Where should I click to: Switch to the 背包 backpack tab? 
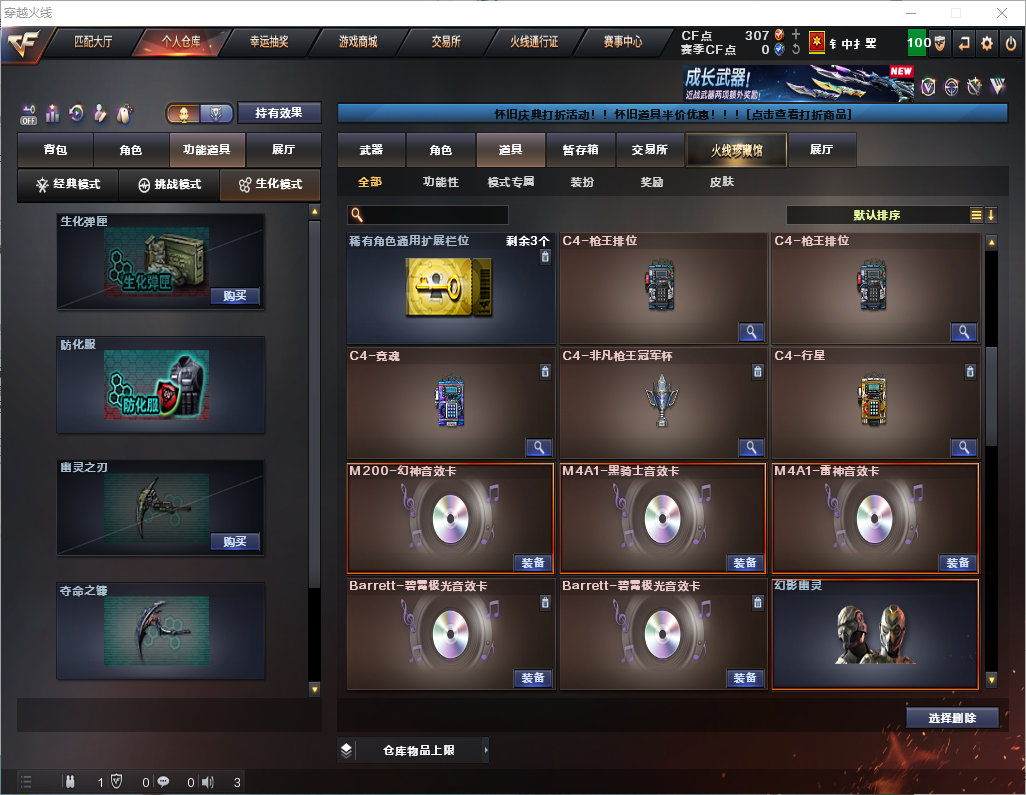coord(55,150)
